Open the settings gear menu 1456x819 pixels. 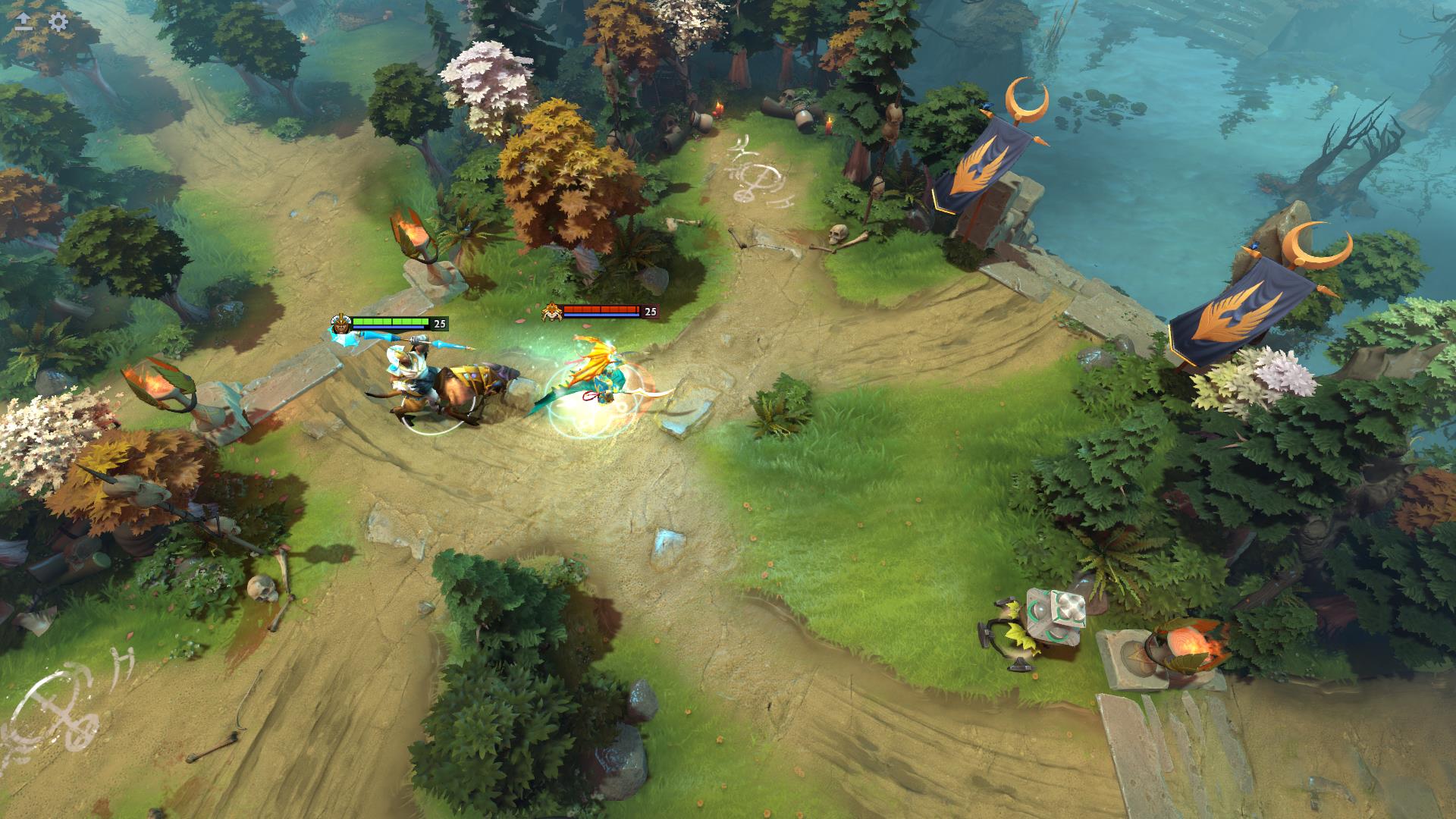coord(58,21)
